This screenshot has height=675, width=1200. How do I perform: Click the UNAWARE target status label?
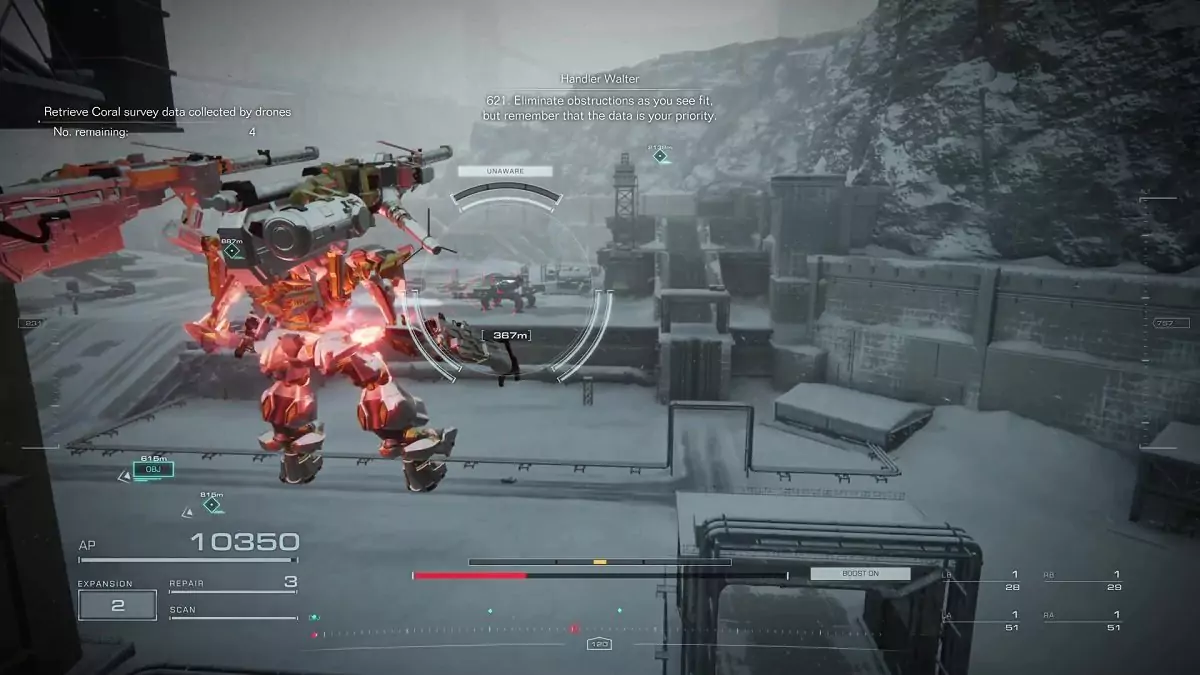coord(505,171)
